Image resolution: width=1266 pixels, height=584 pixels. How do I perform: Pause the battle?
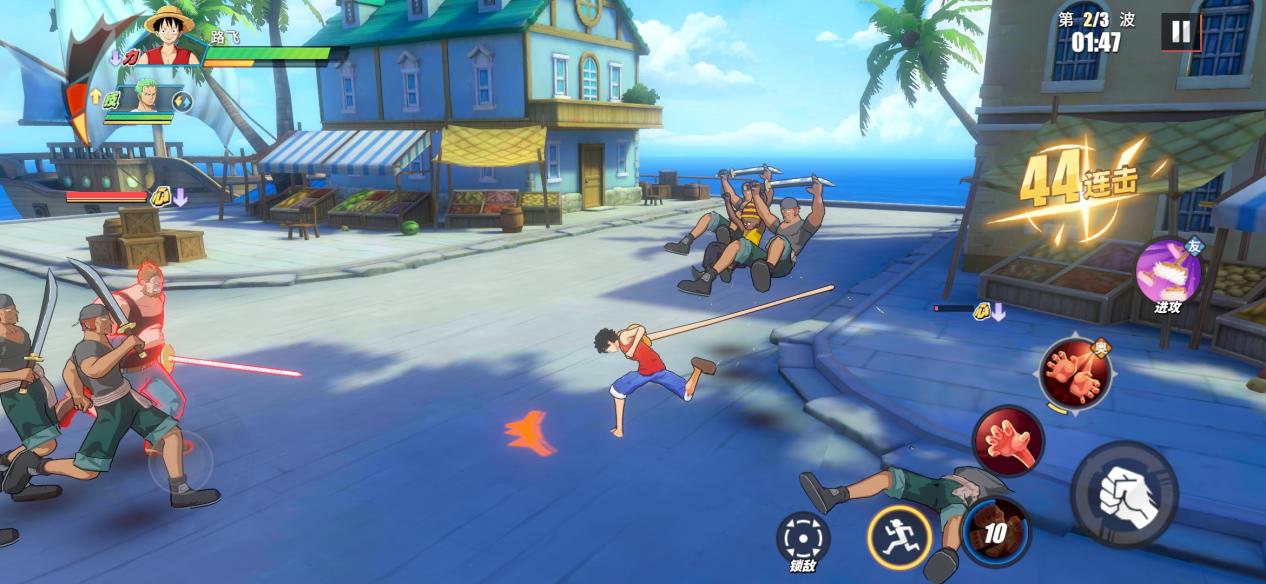pos(1181,32)
